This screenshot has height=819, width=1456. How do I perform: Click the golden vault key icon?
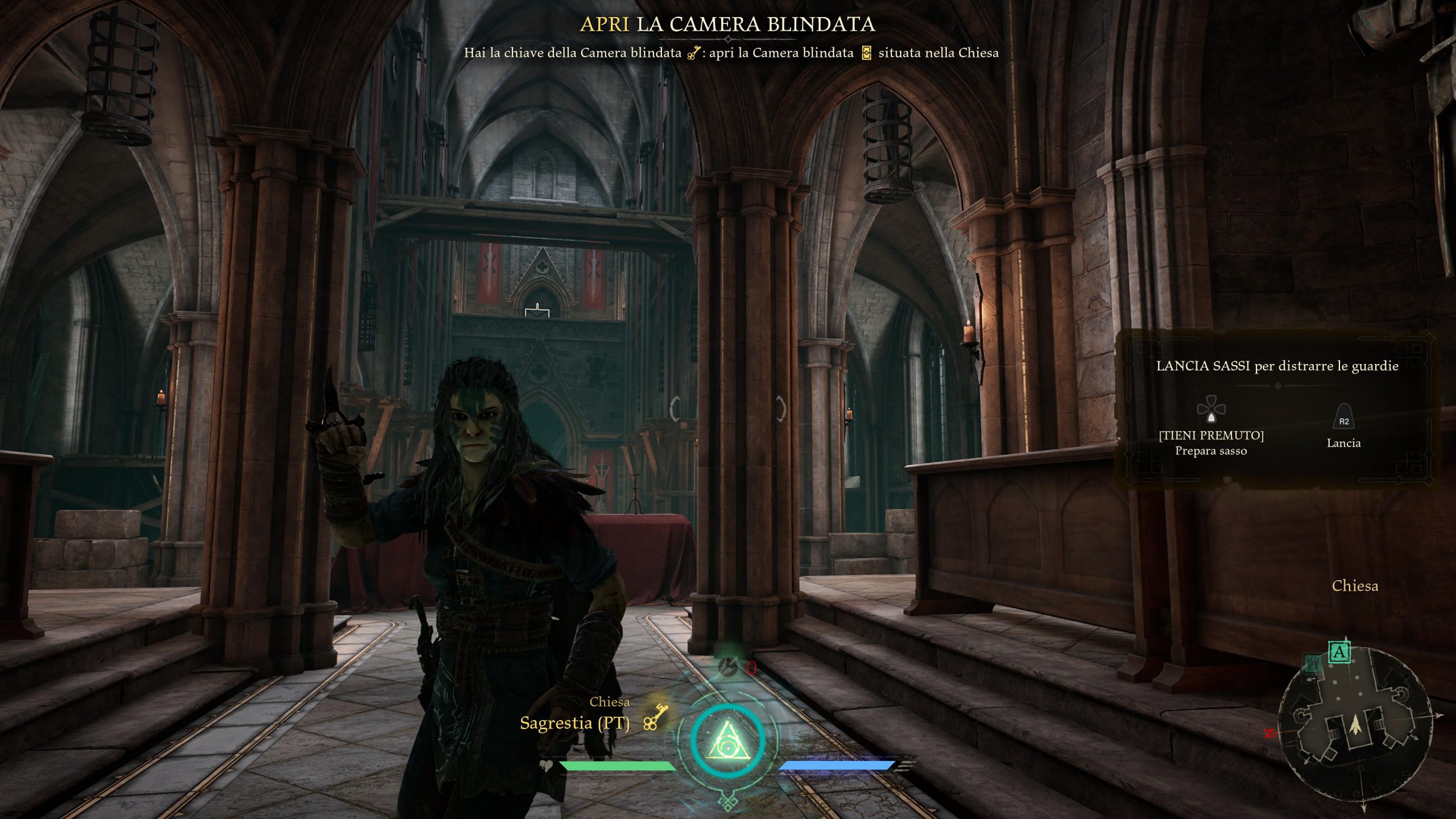point(655,717)
